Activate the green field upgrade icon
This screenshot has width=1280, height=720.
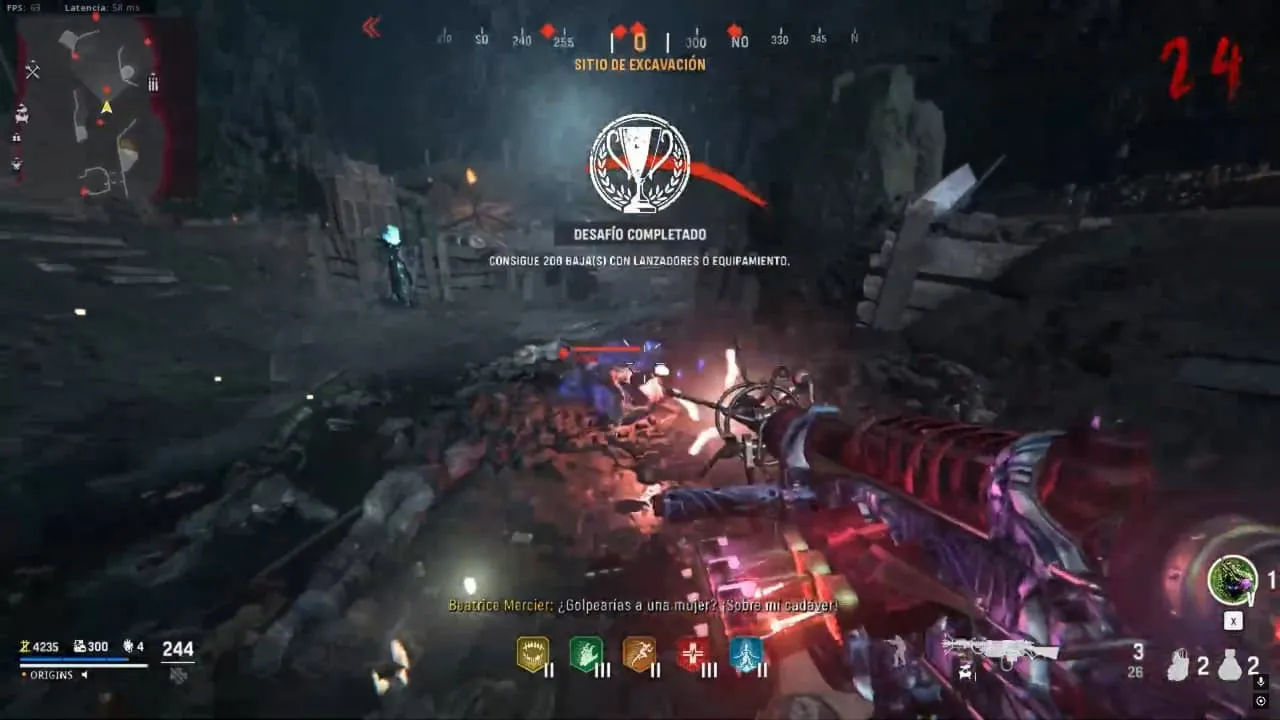click(x=1232, y=580)
